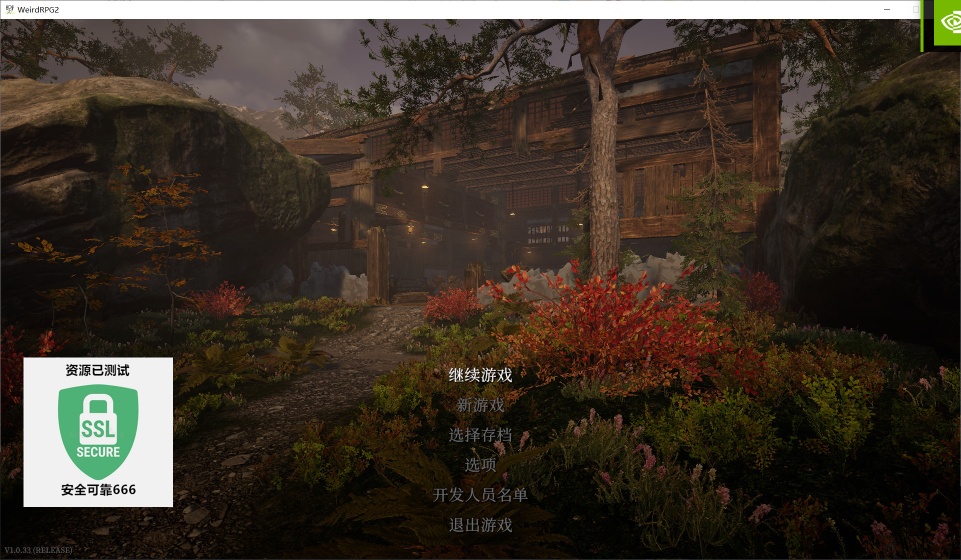Select 继续游戏 to continue the game
Viewport: 961px width, 560px height.
[x=480, y=375]
